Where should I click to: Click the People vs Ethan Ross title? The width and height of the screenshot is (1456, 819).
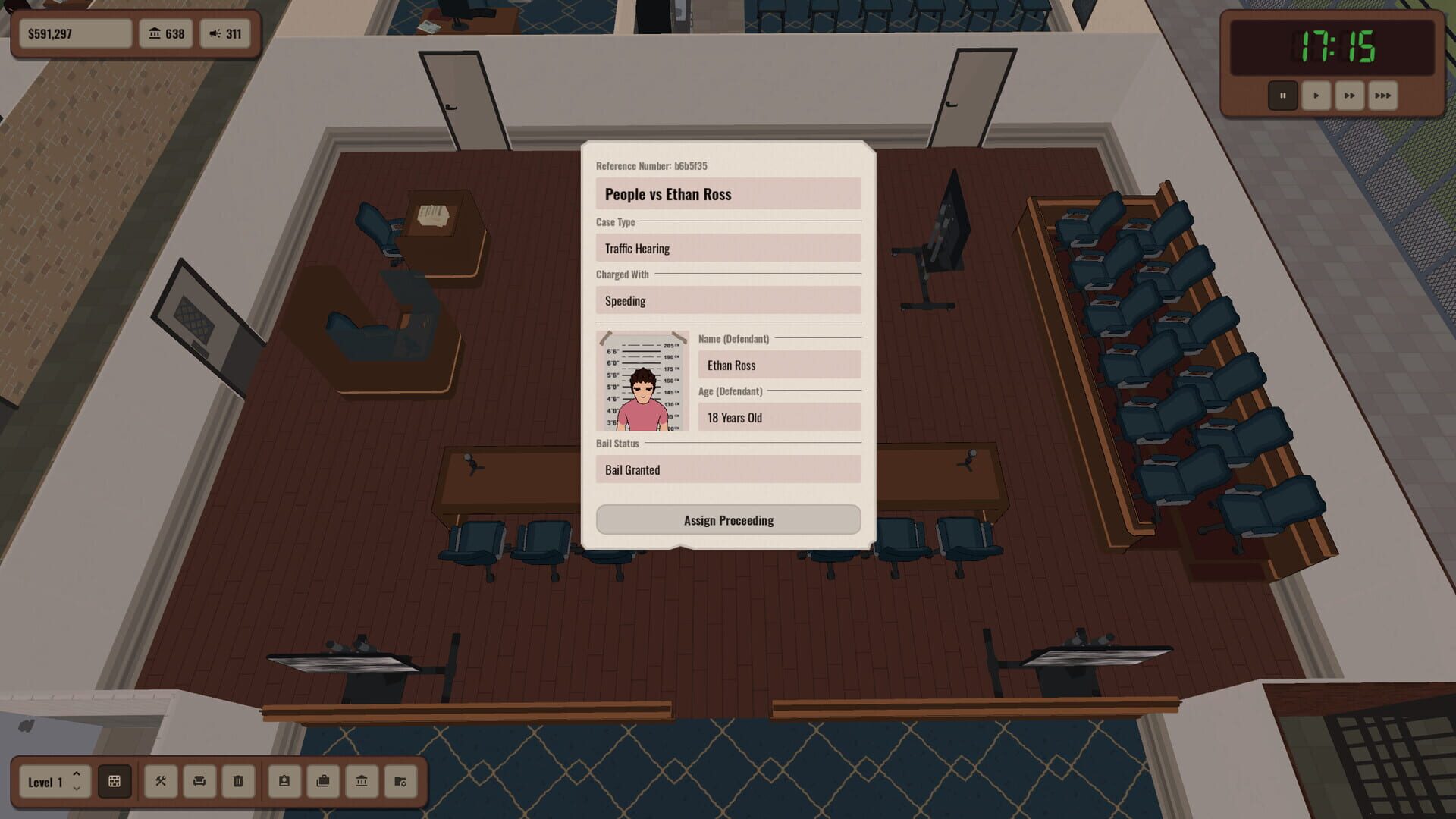[727, 194]
